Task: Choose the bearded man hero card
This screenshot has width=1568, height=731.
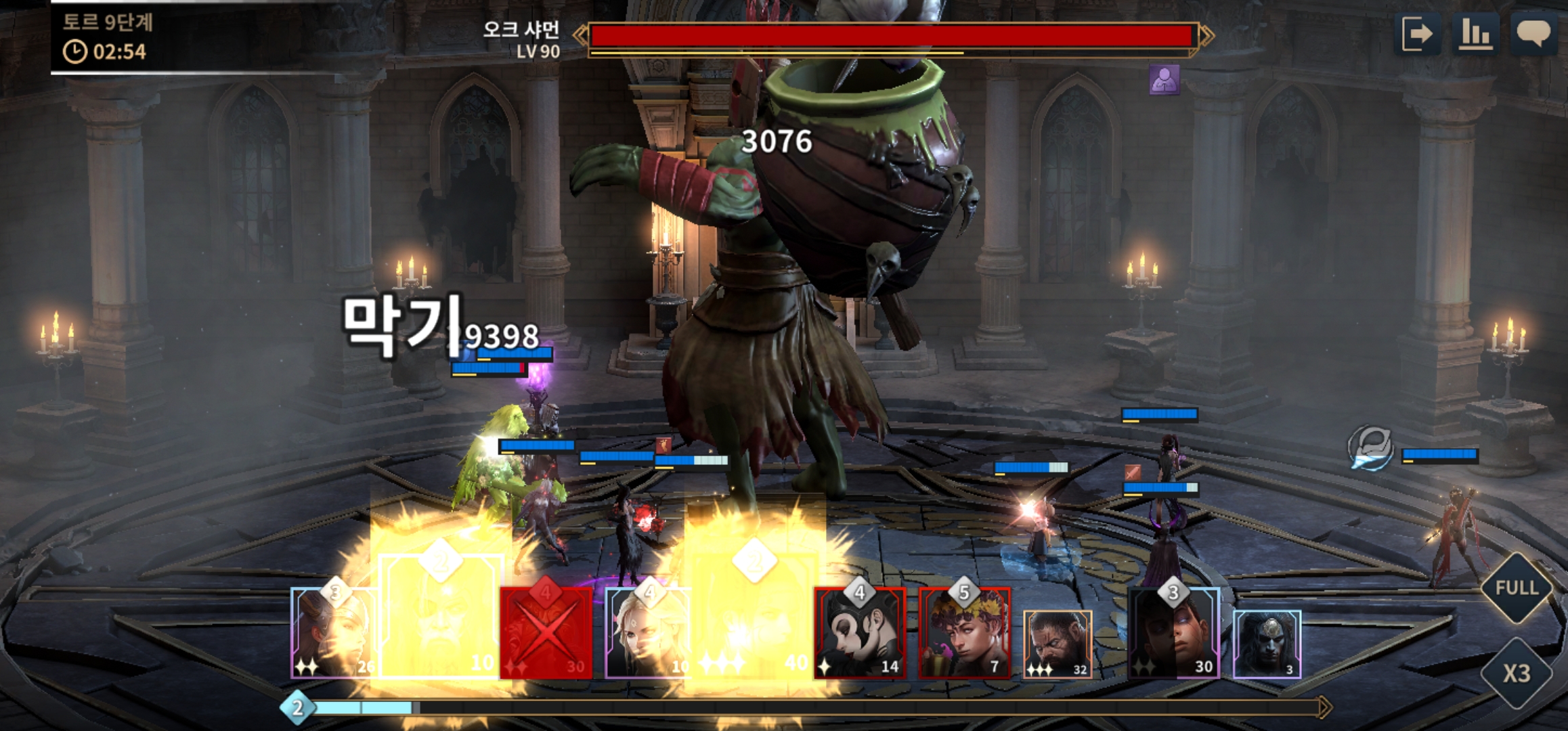Action: pos(1057,643)
